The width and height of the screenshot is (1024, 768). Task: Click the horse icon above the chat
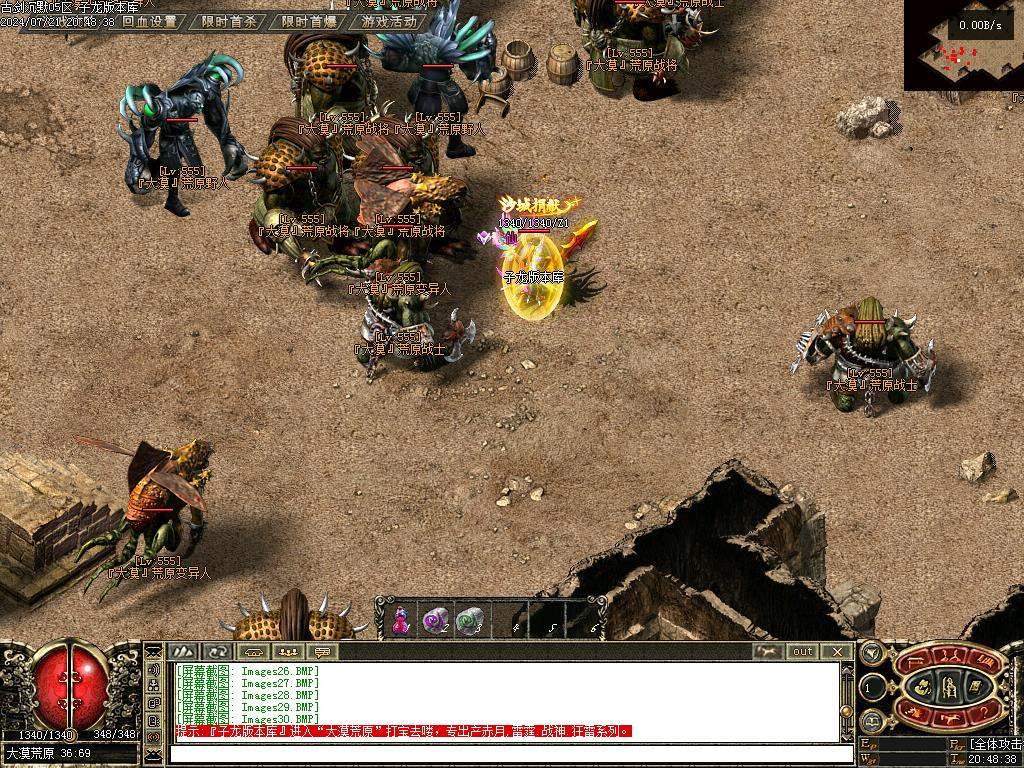coord(768,651)
